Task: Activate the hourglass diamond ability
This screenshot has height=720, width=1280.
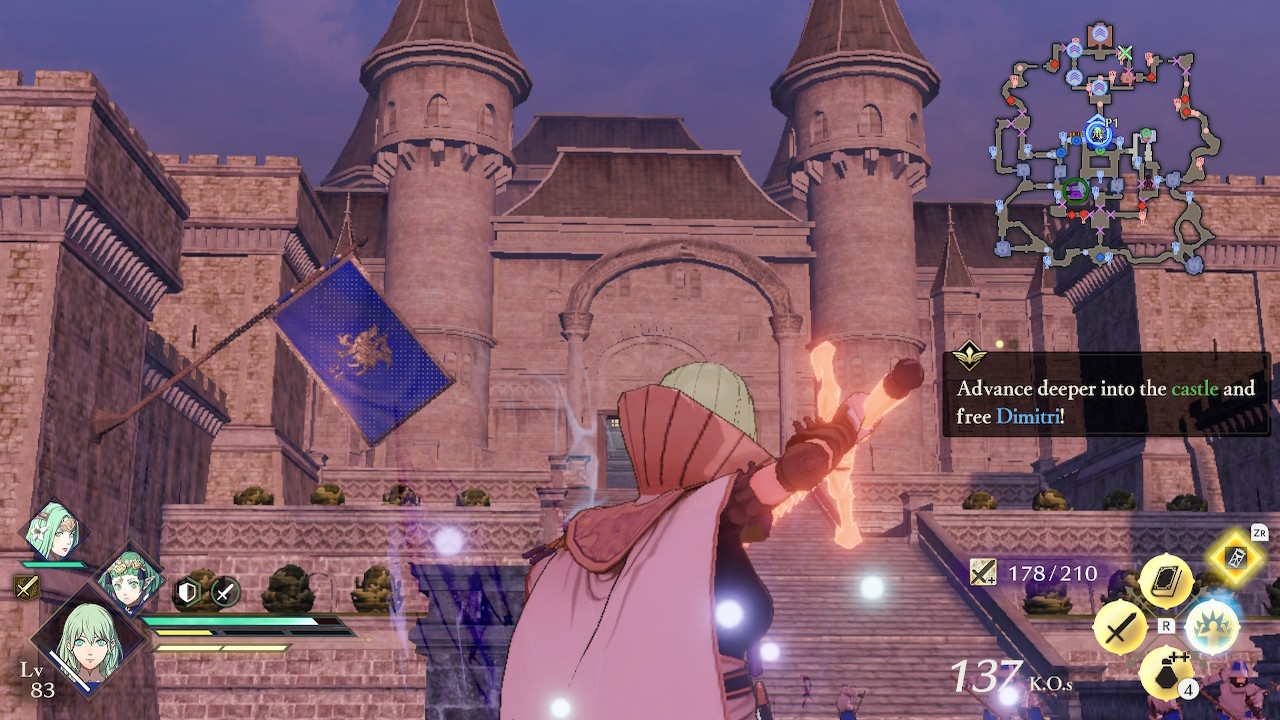Action: (1236, 560)
